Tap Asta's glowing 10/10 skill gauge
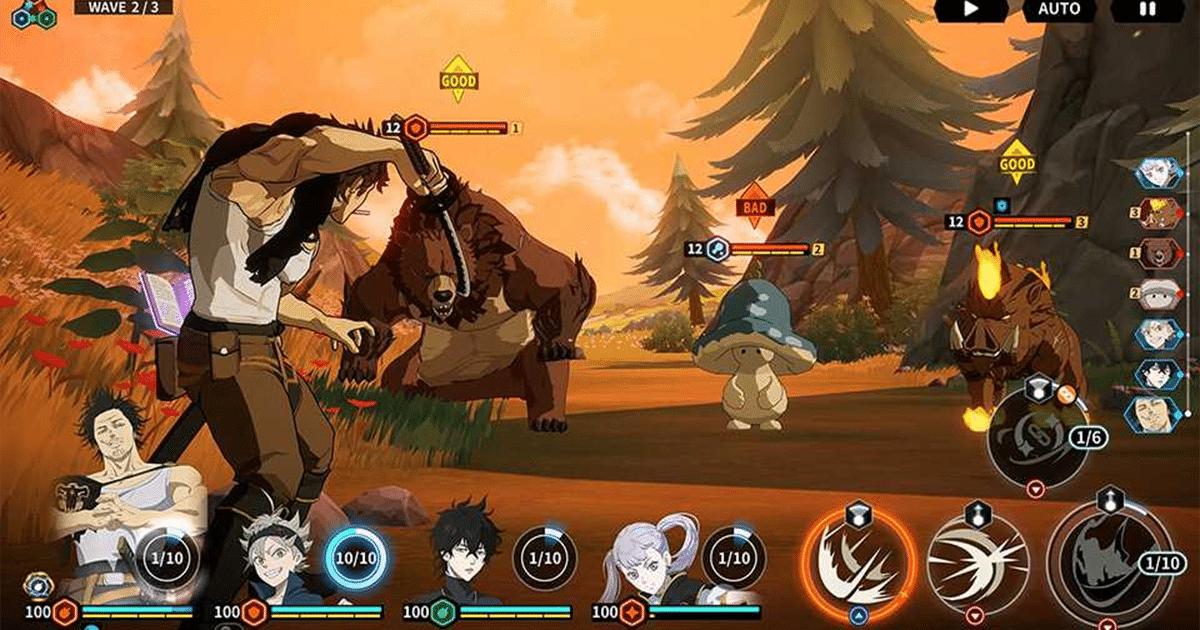The height and width of the screenshot is (630, 1200). 354,558
